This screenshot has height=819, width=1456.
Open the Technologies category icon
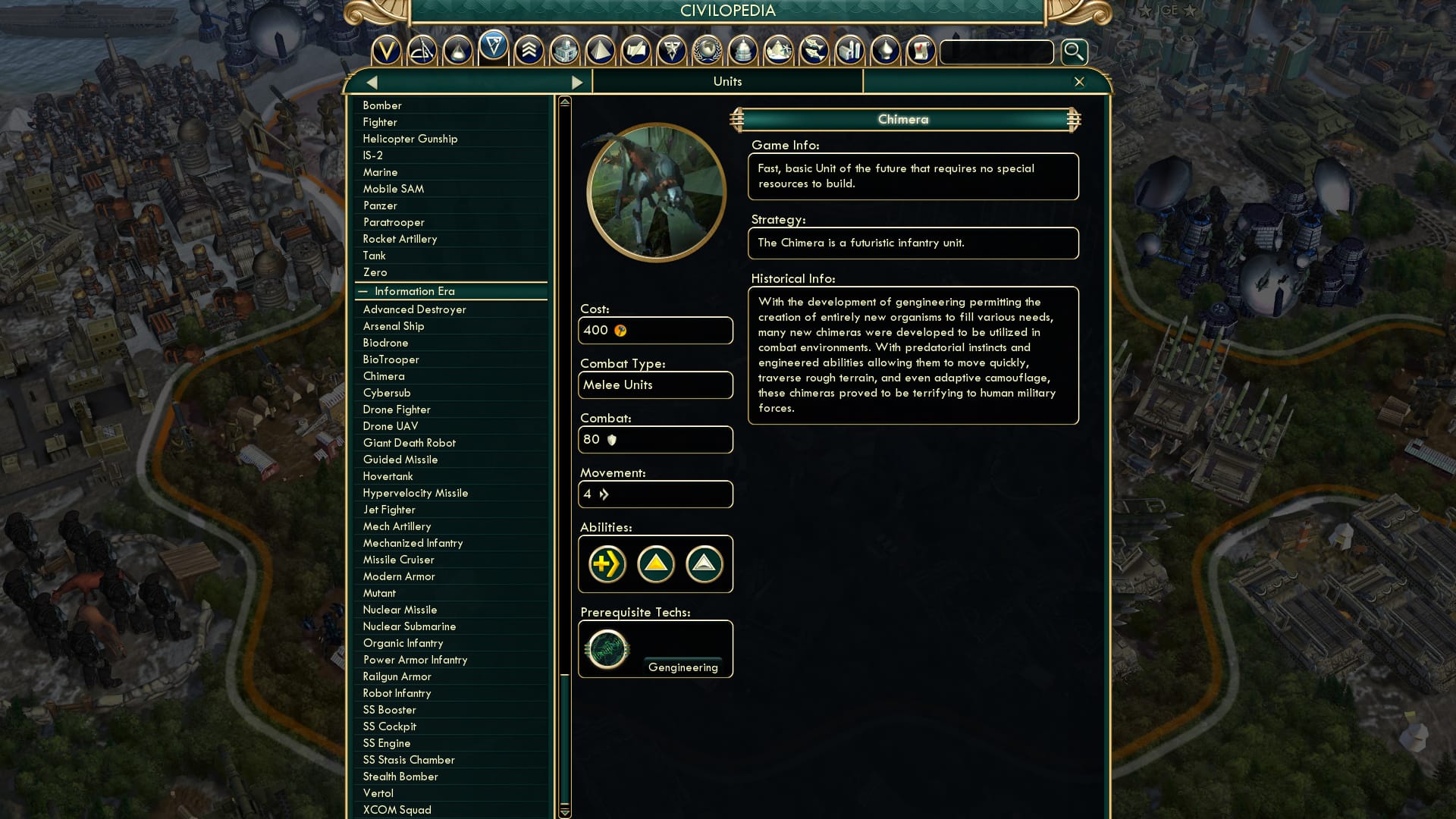457,51
